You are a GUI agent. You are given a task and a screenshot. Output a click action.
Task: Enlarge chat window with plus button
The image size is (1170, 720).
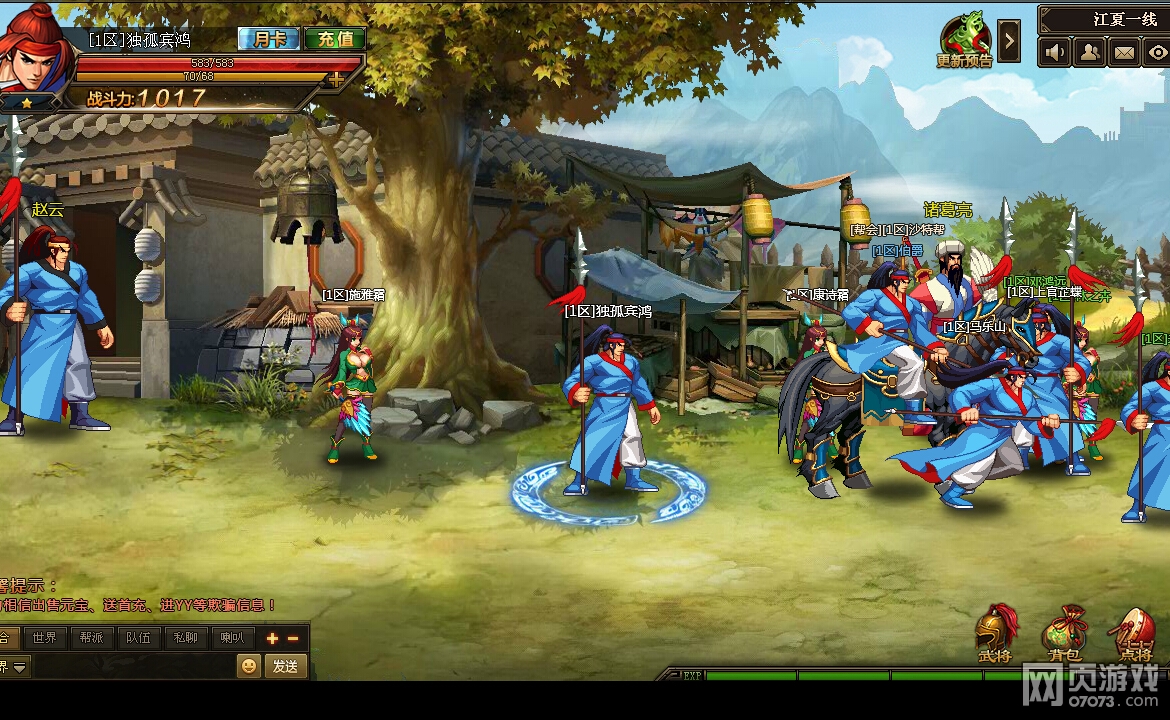(272, 638)
